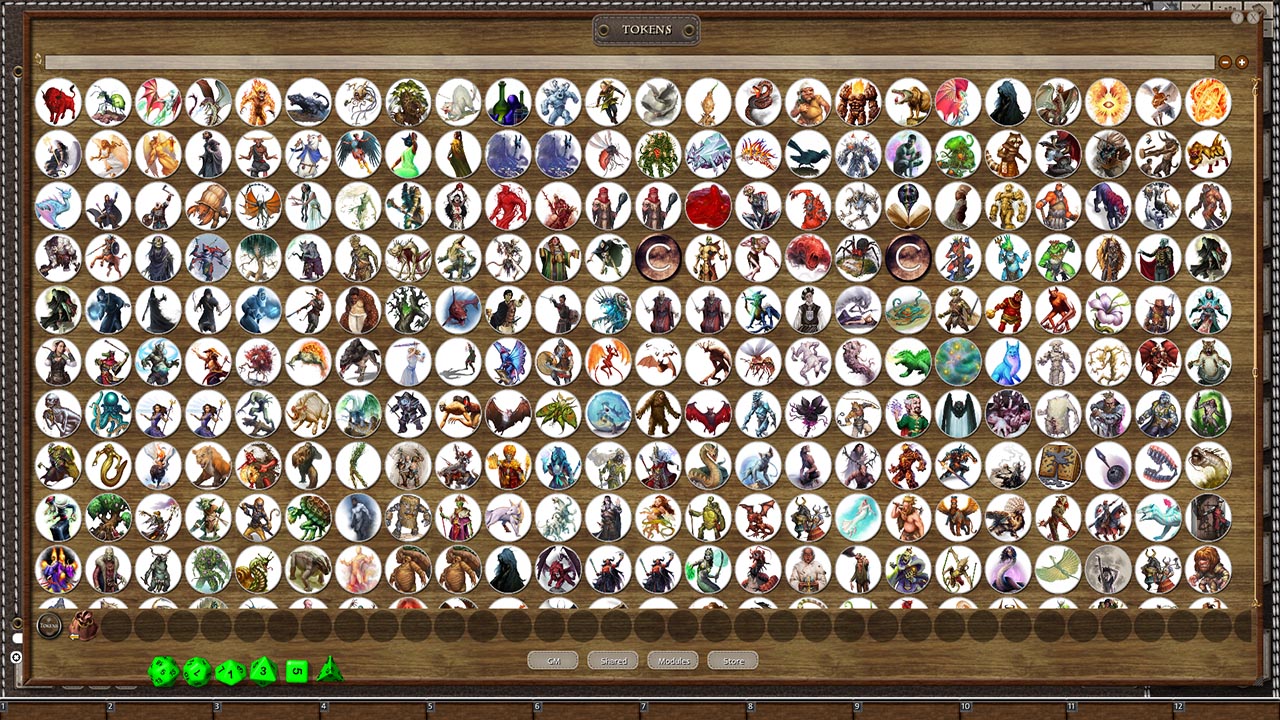Viewport: 1280px width, 720px height.
Task: Select the mermaid token
Action: (x=859, y=517)
